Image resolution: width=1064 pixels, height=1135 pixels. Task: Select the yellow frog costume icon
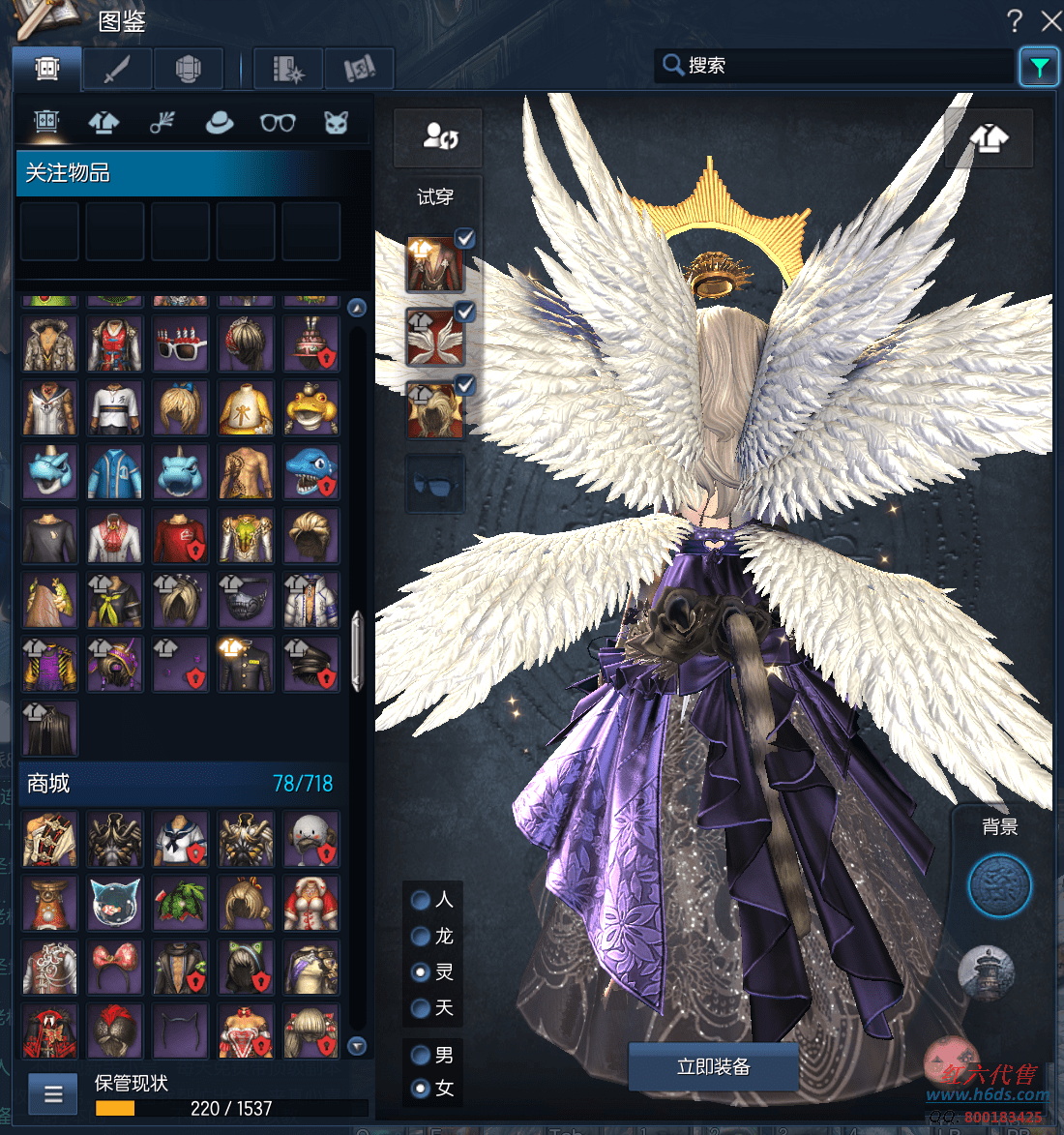[x=310, y=407]
